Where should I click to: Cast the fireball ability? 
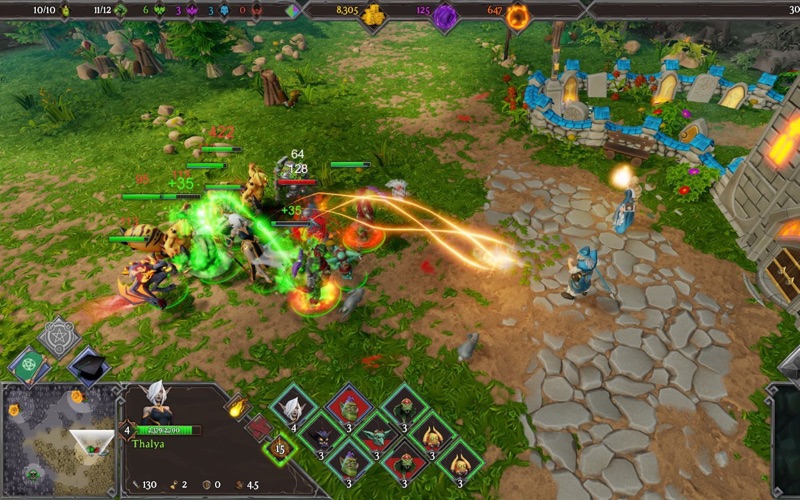(237, 407)
